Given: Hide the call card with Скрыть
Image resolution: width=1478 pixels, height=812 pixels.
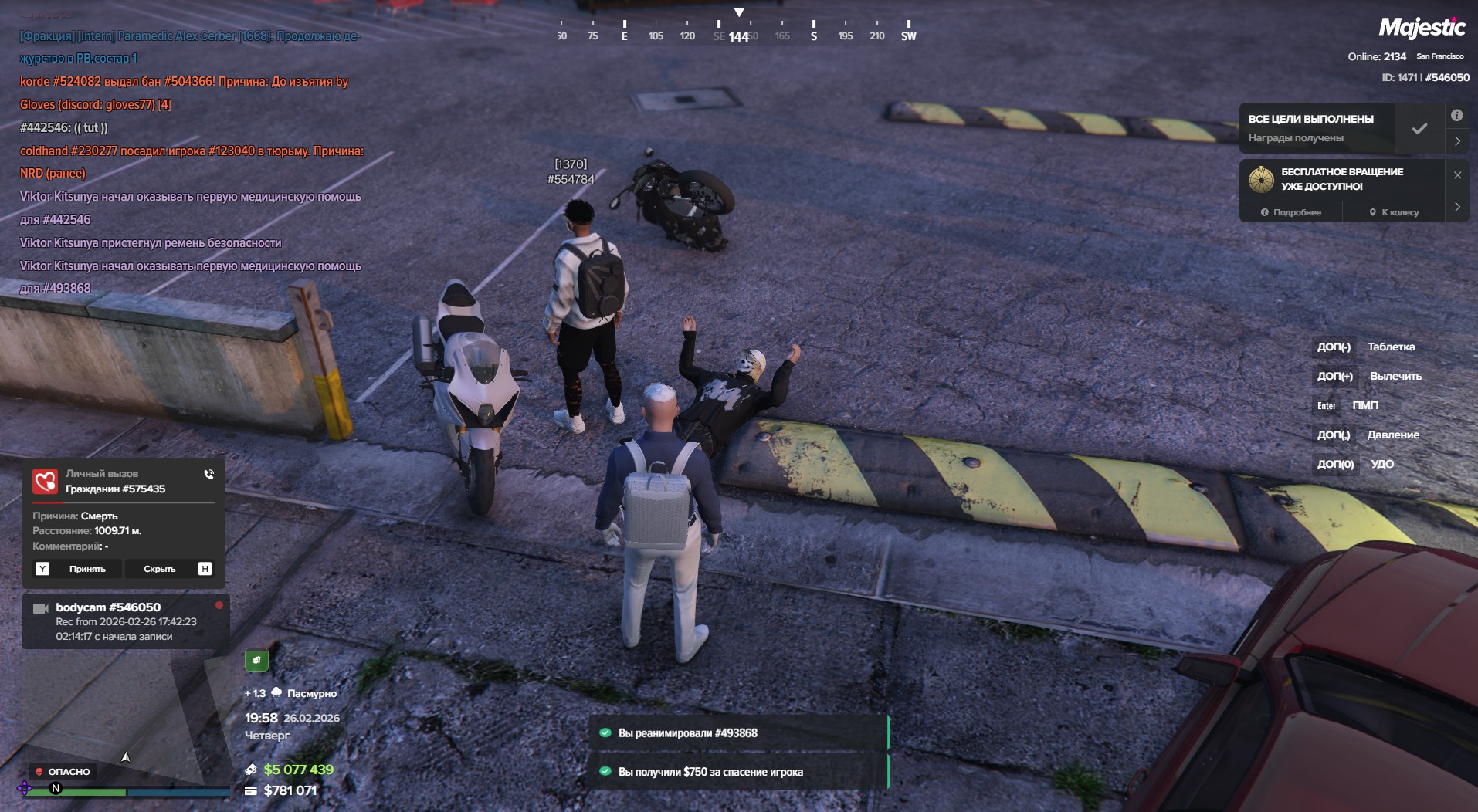Looking at the screenshot, I should tap(160, 569).
